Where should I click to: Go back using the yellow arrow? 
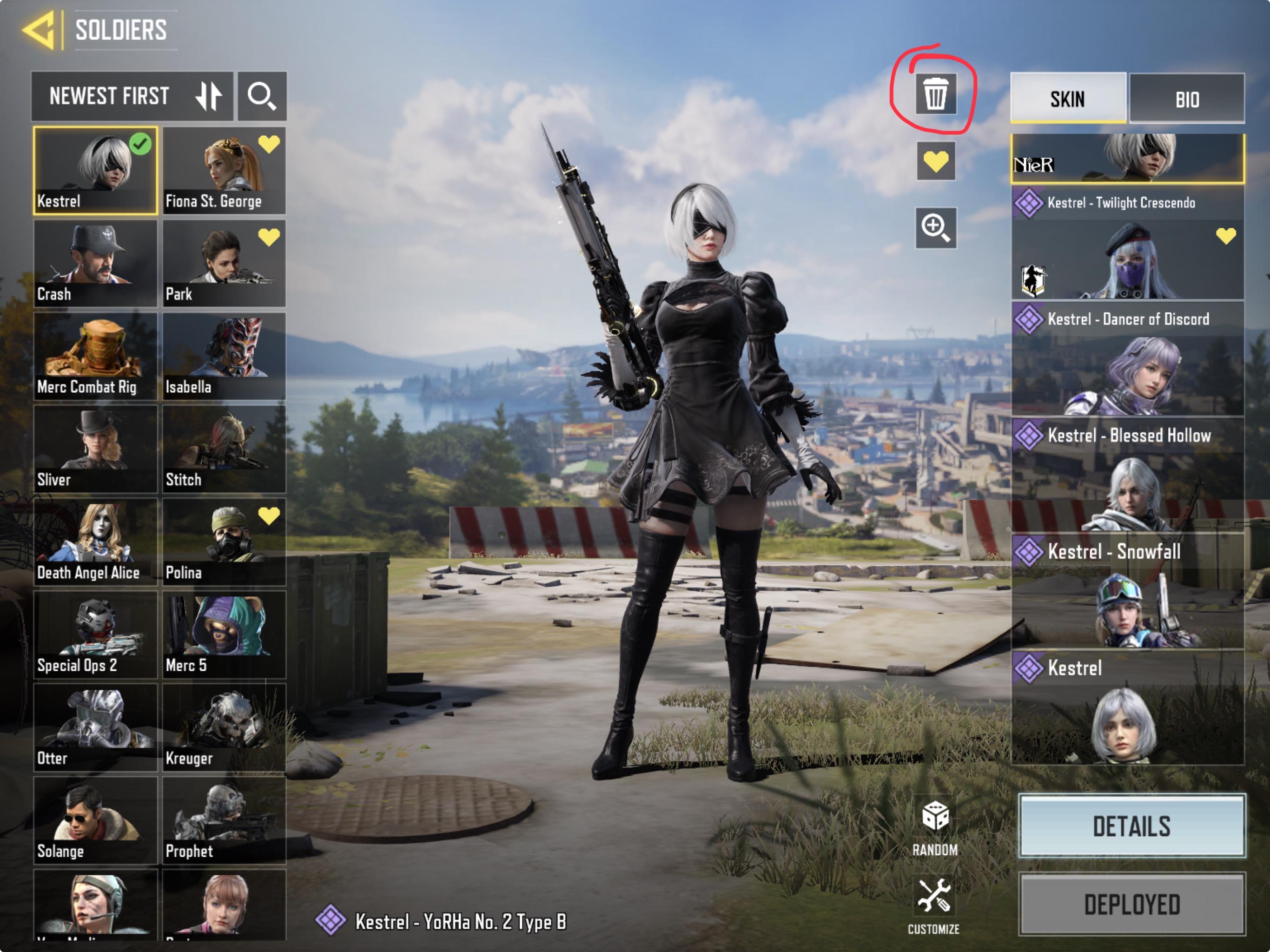pos(39,29)
